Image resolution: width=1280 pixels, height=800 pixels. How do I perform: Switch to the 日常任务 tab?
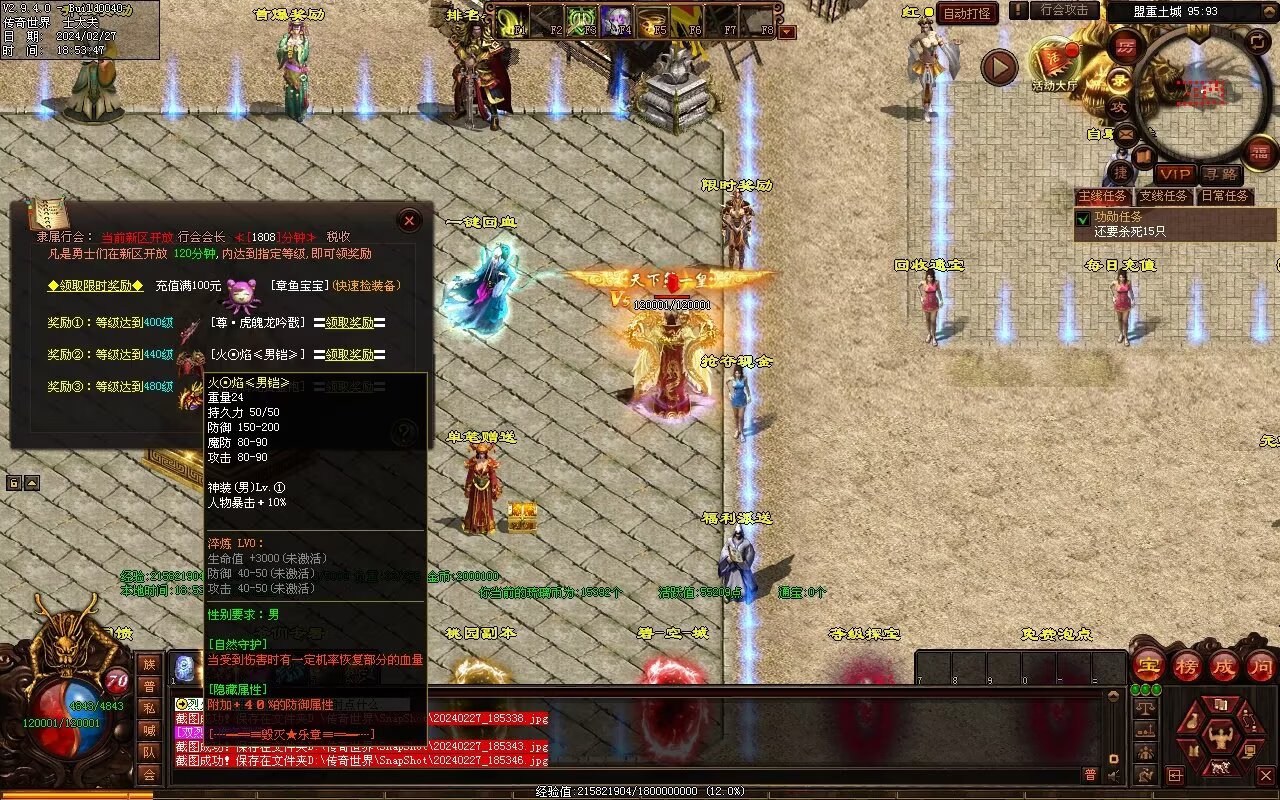point(1225,196)
